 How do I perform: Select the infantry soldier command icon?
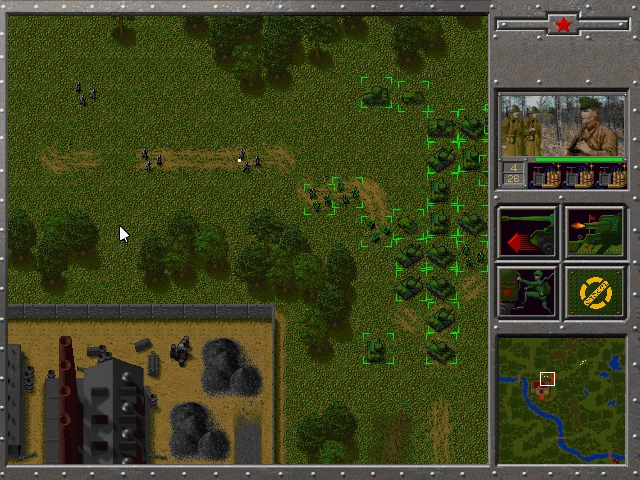(x=527, y=292)
